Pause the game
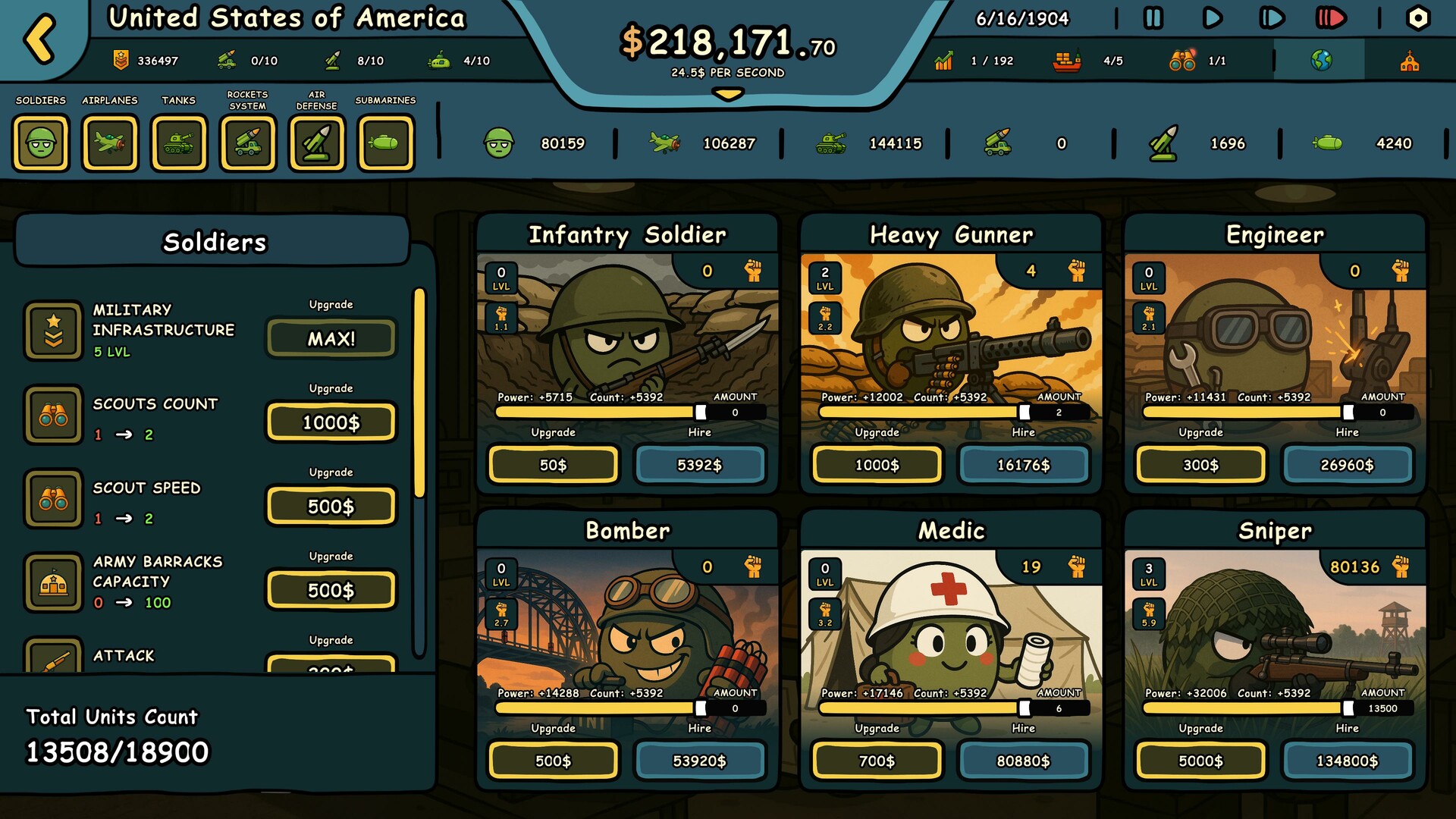This screenshot has height=819, width=1456. coord(1153,18)
